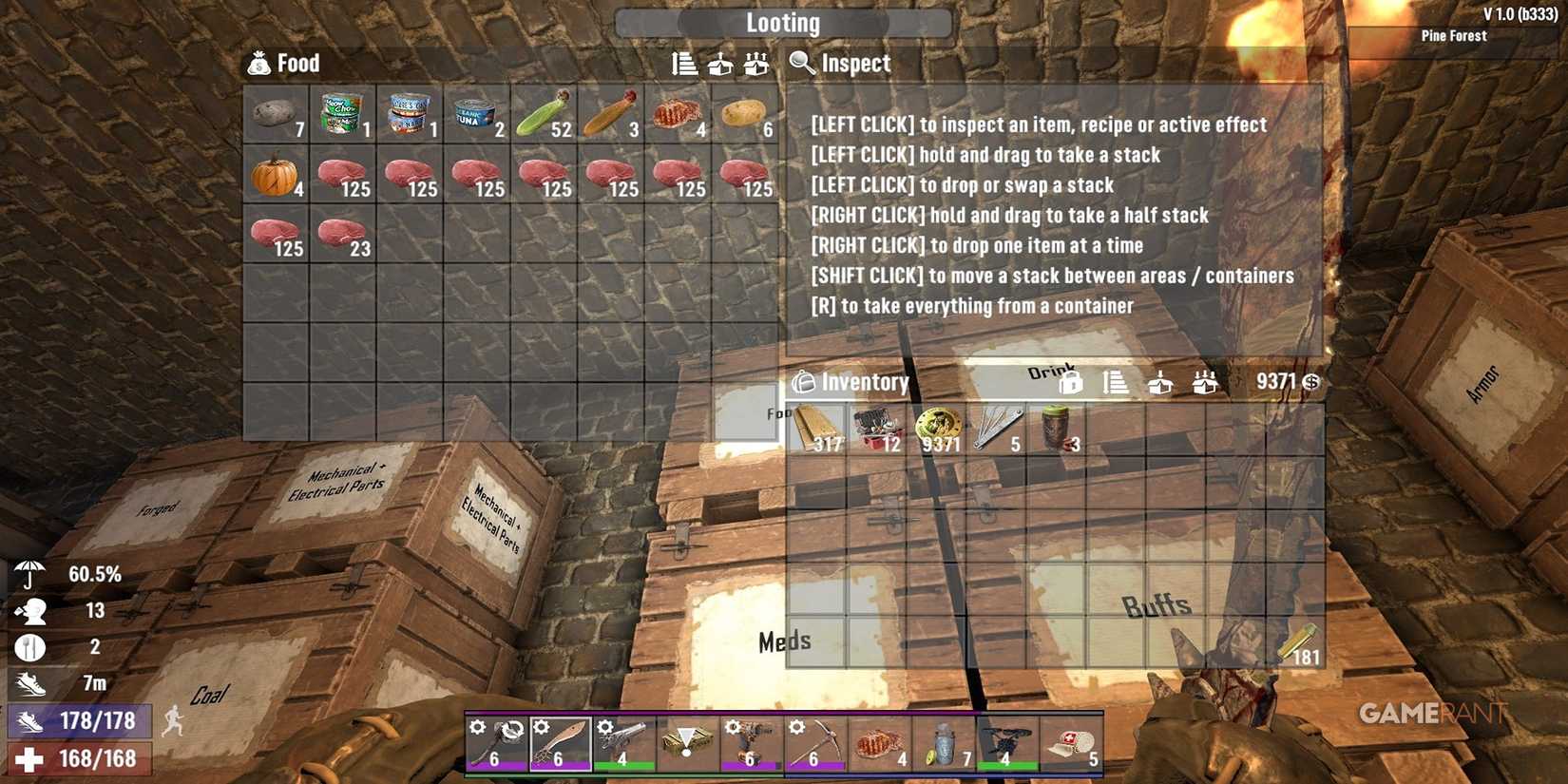
Task: Click the stash-all crate icon near the Dukes counter
Action: tap(1205, 382)
